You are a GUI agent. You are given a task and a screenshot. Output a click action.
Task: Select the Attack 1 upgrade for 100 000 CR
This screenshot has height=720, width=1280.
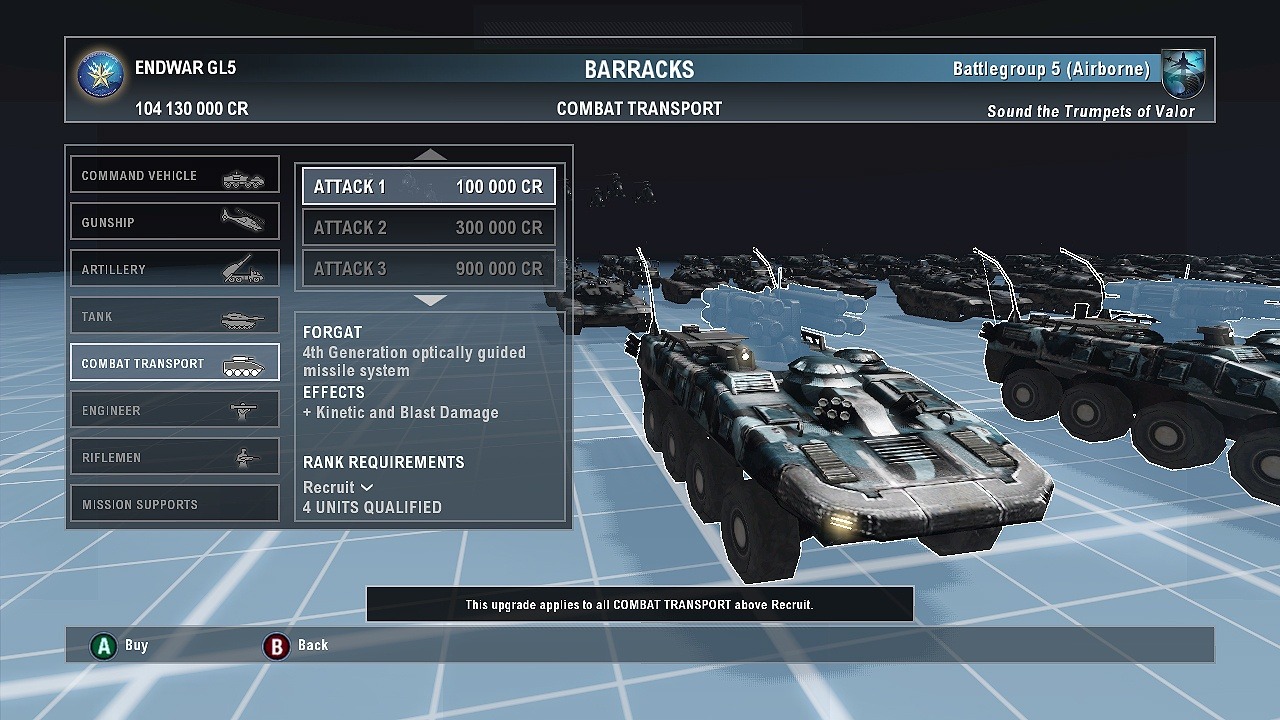(x=429, y=187)
